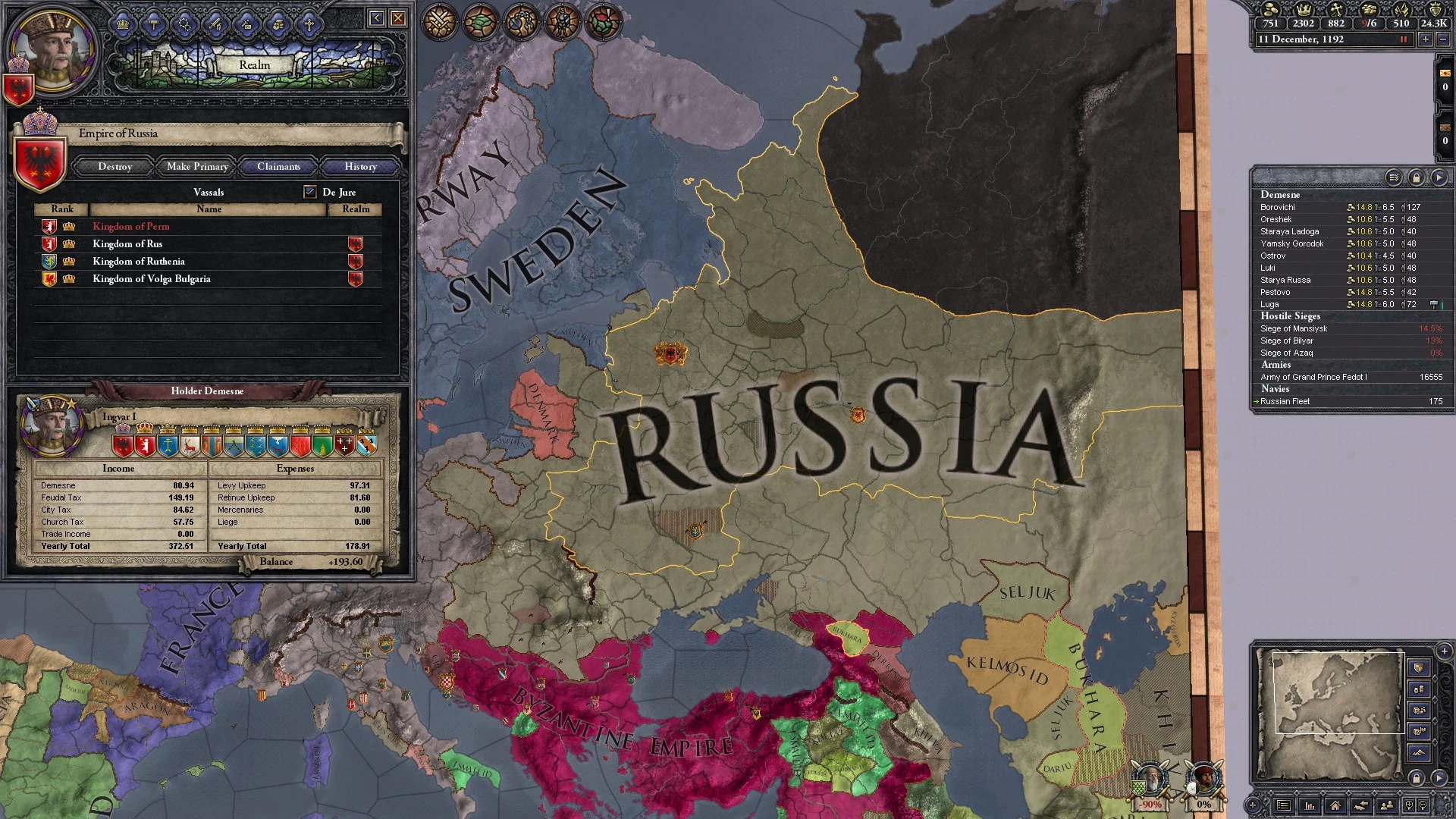Viewport: 1456px width, 819px height.
Task: Toggle the De Jure checkbox in the Vassals panel
Action: (x=309, y=191)
